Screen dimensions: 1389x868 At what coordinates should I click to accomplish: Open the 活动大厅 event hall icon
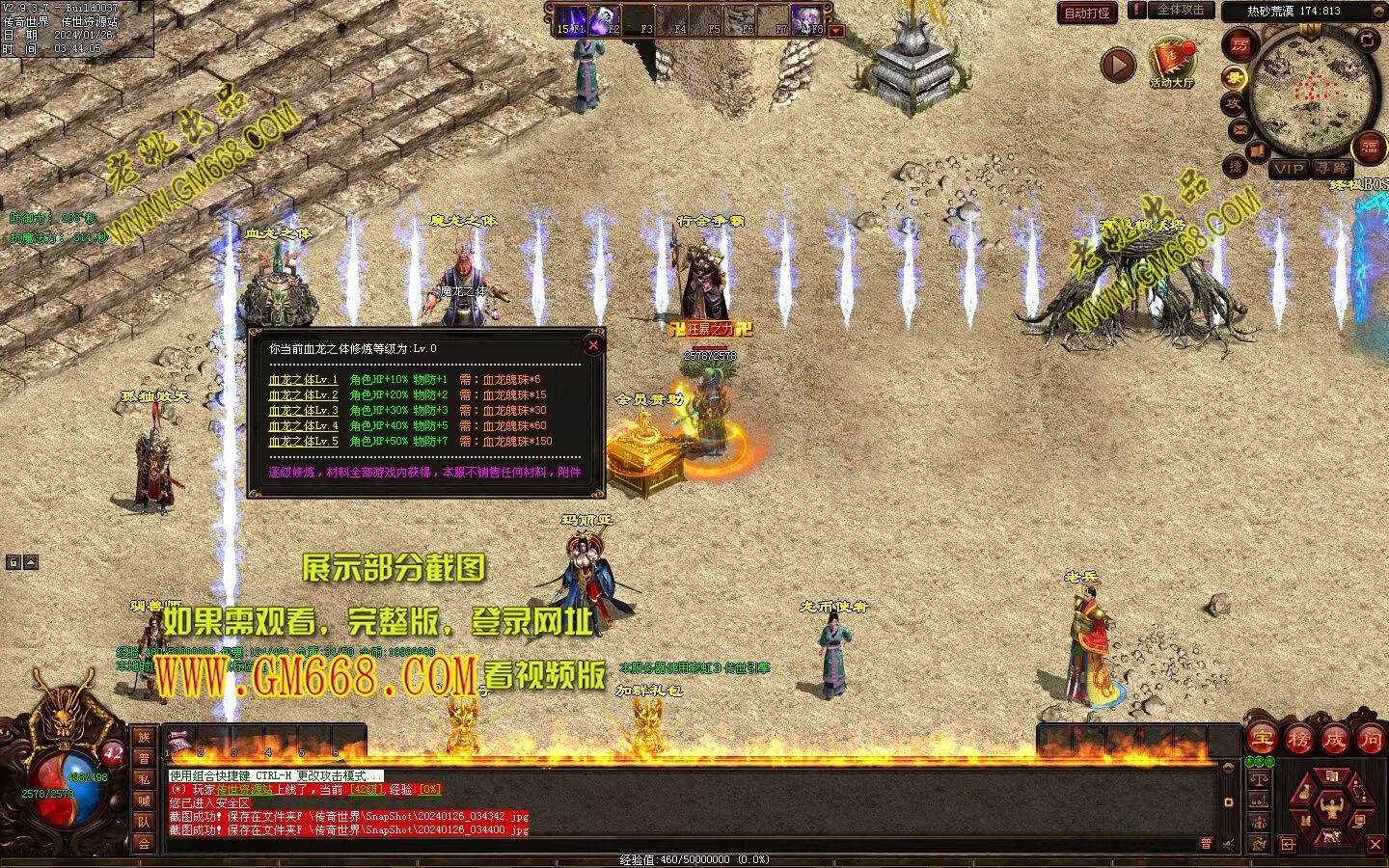(1172, 62)
